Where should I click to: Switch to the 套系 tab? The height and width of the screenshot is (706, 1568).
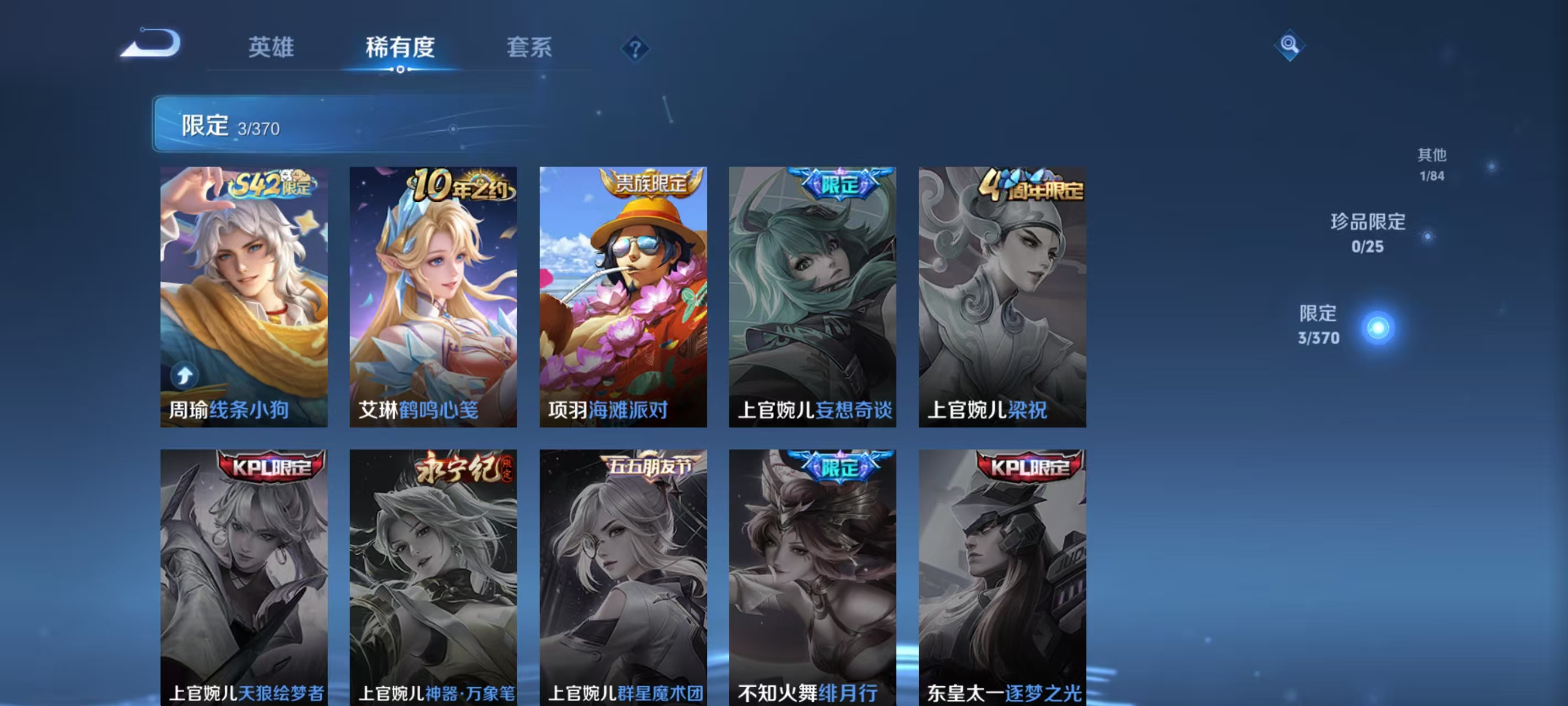tap(528, 47)
